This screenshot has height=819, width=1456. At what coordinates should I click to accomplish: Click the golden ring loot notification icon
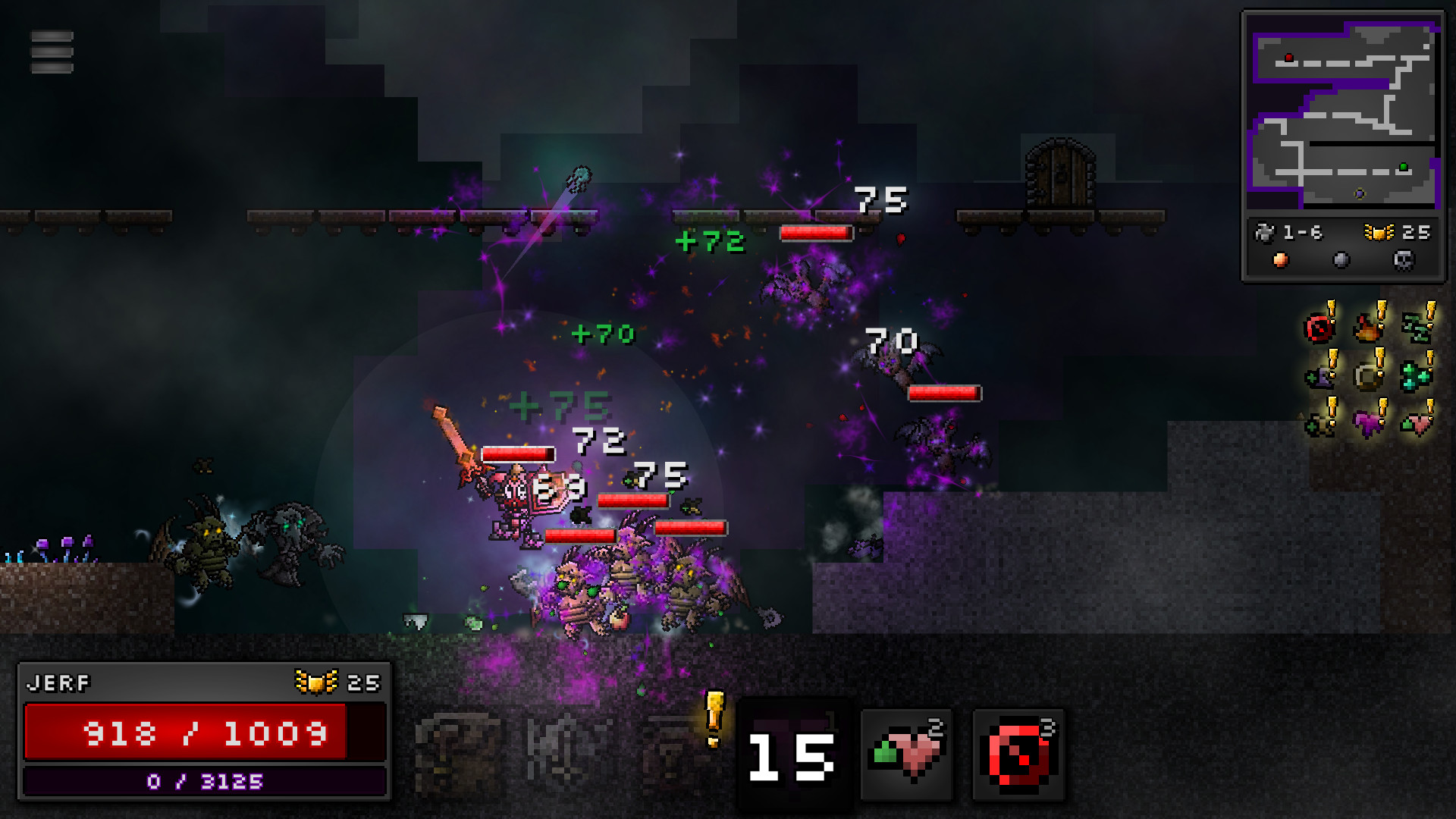click(1367, 377)
